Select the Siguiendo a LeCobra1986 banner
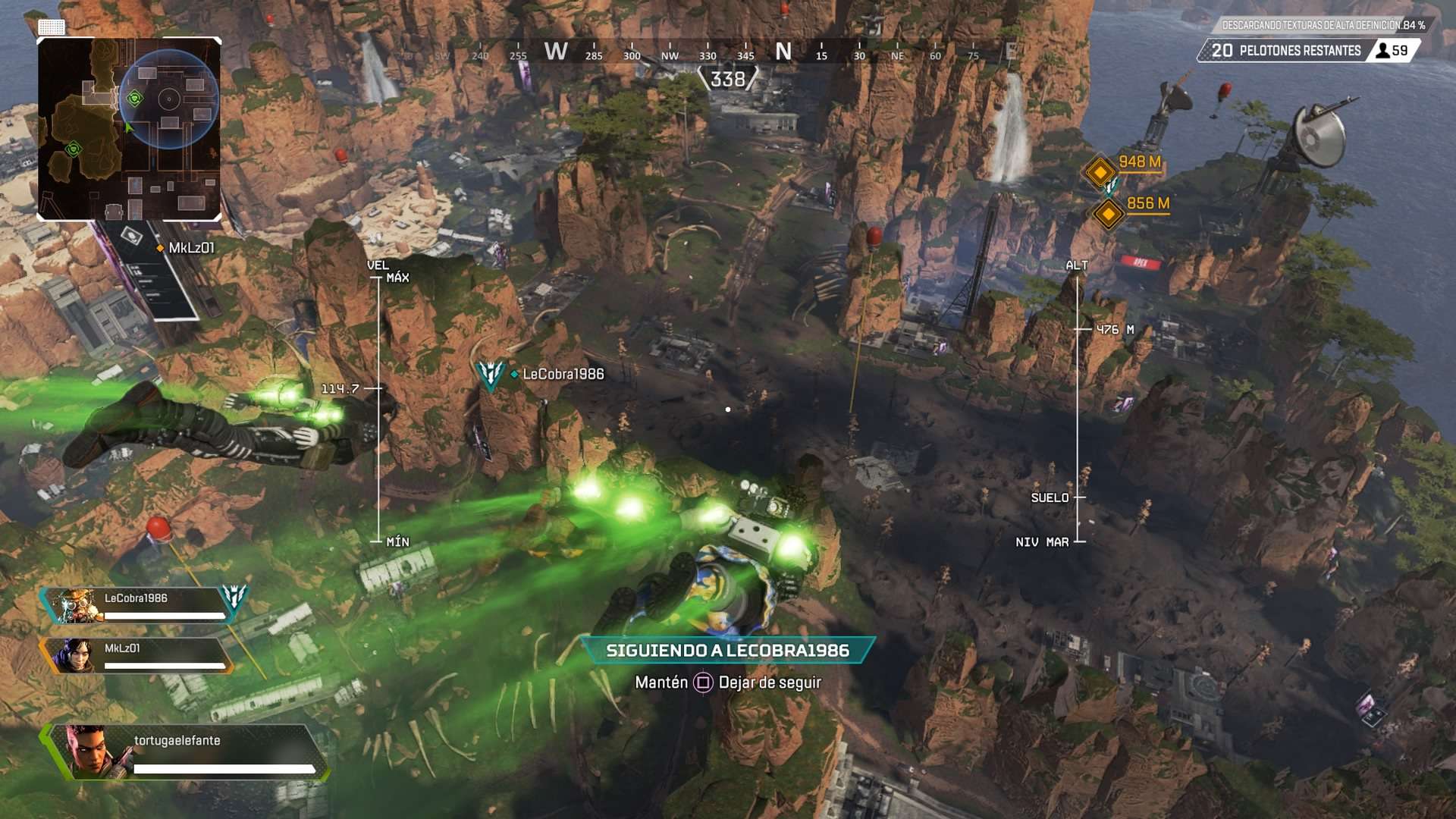Screen dimensions: 1456x819 coord(727,651)
